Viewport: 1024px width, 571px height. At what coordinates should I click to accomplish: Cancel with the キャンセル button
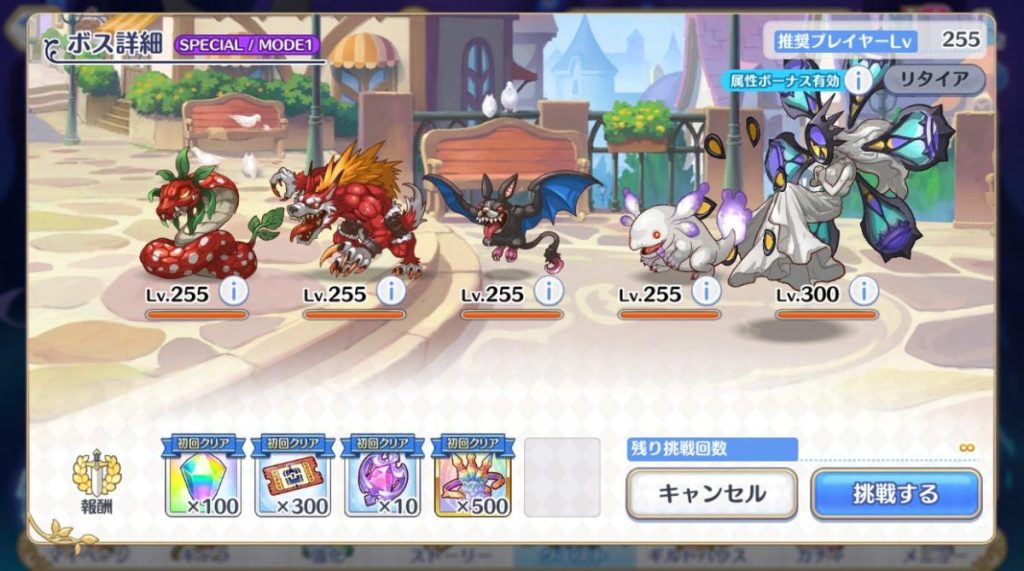711,493
